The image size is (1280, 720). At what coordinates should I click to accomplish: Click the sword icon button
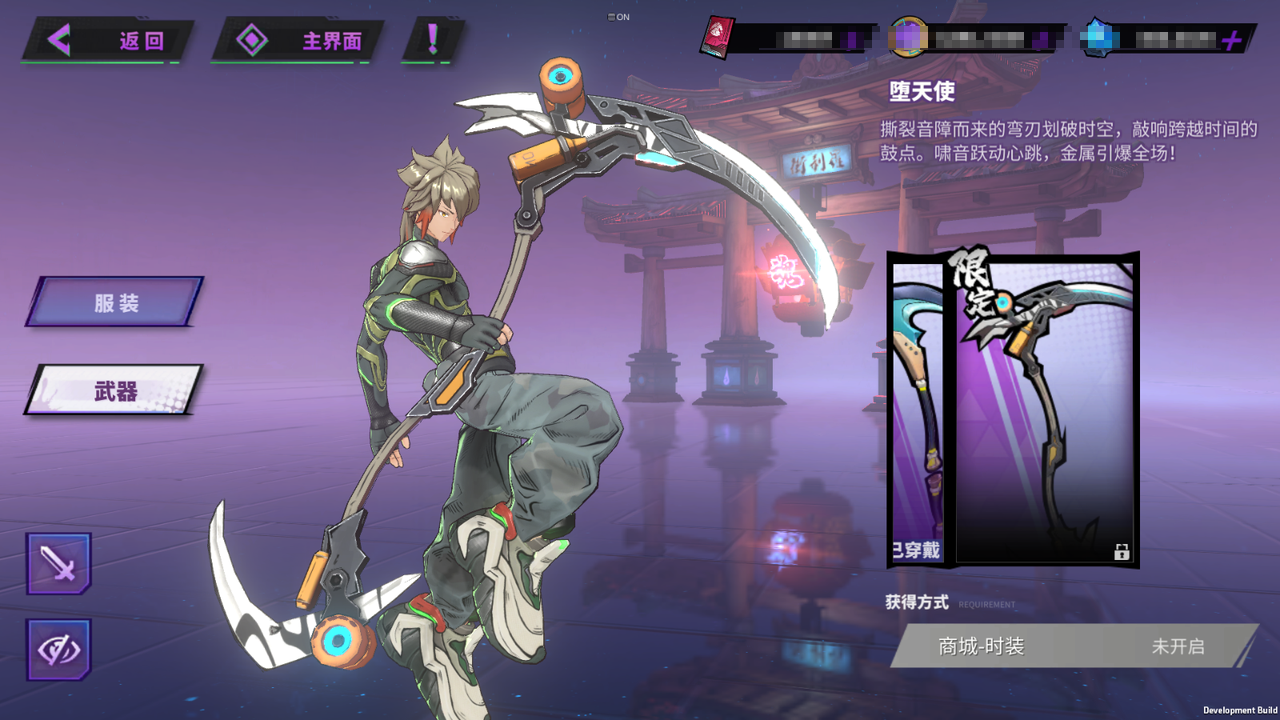click(59, 564)
